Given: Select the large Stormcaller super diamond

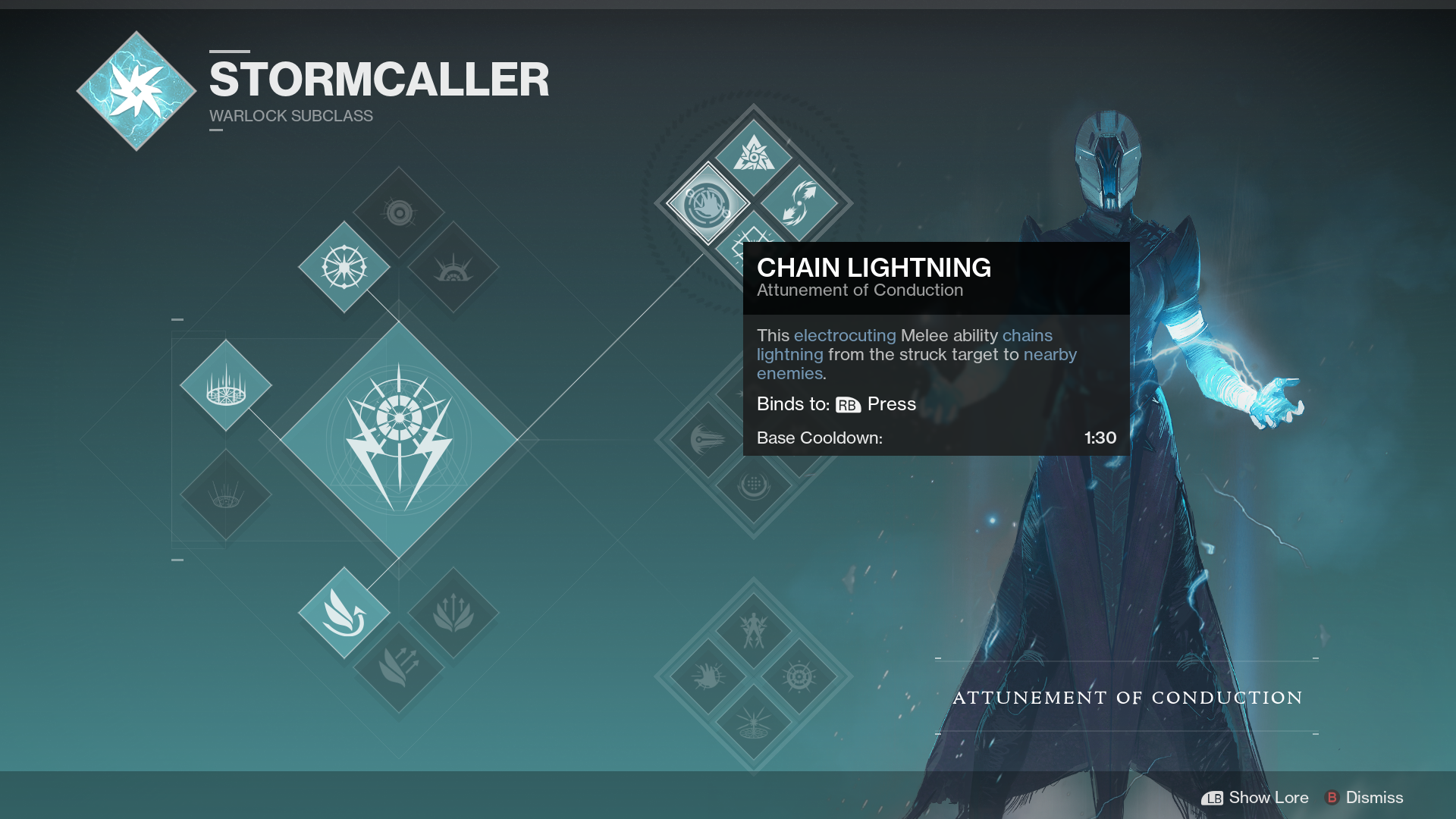Looking at the screenshot, I should (399, 440).
